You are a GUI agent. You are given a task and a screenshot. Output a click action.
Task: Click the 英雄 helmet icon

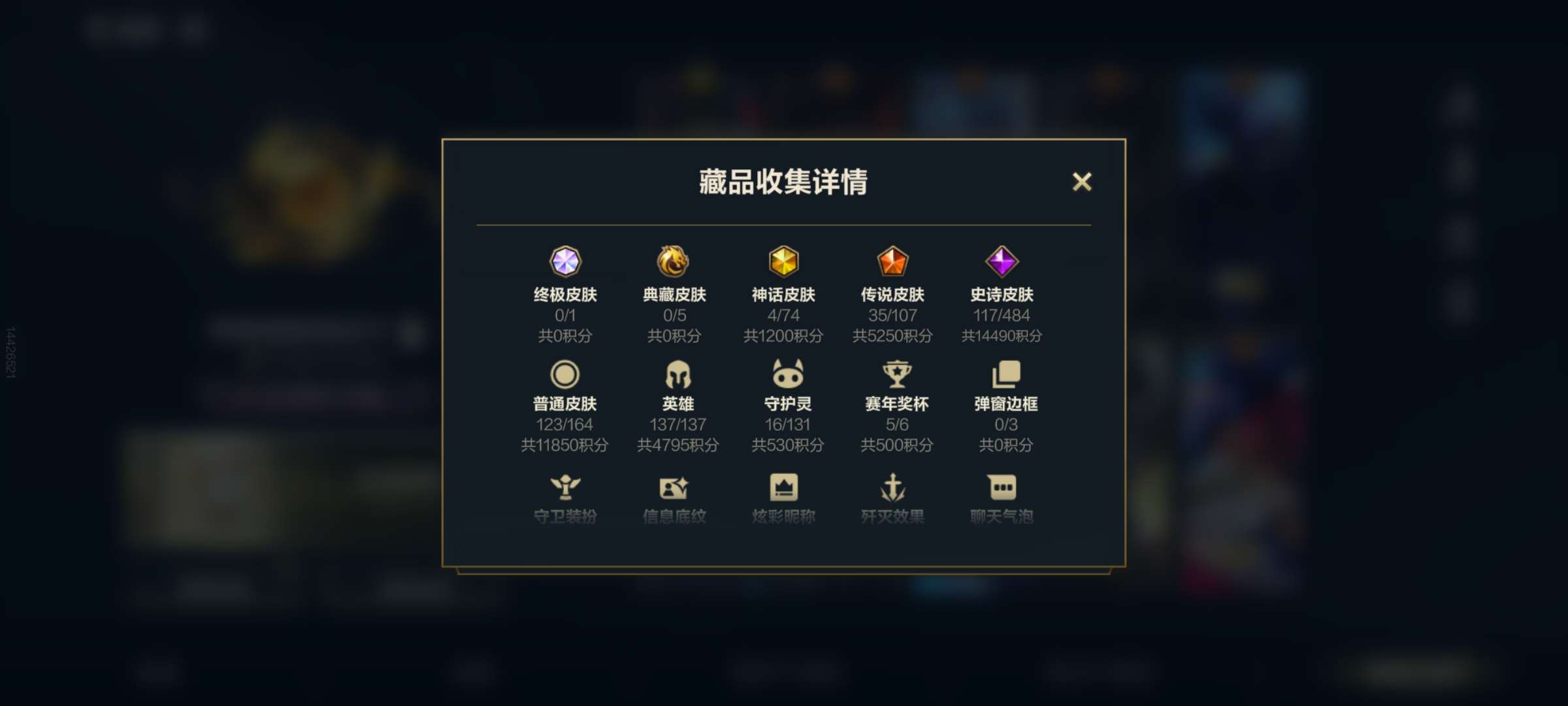pos(675,375)
